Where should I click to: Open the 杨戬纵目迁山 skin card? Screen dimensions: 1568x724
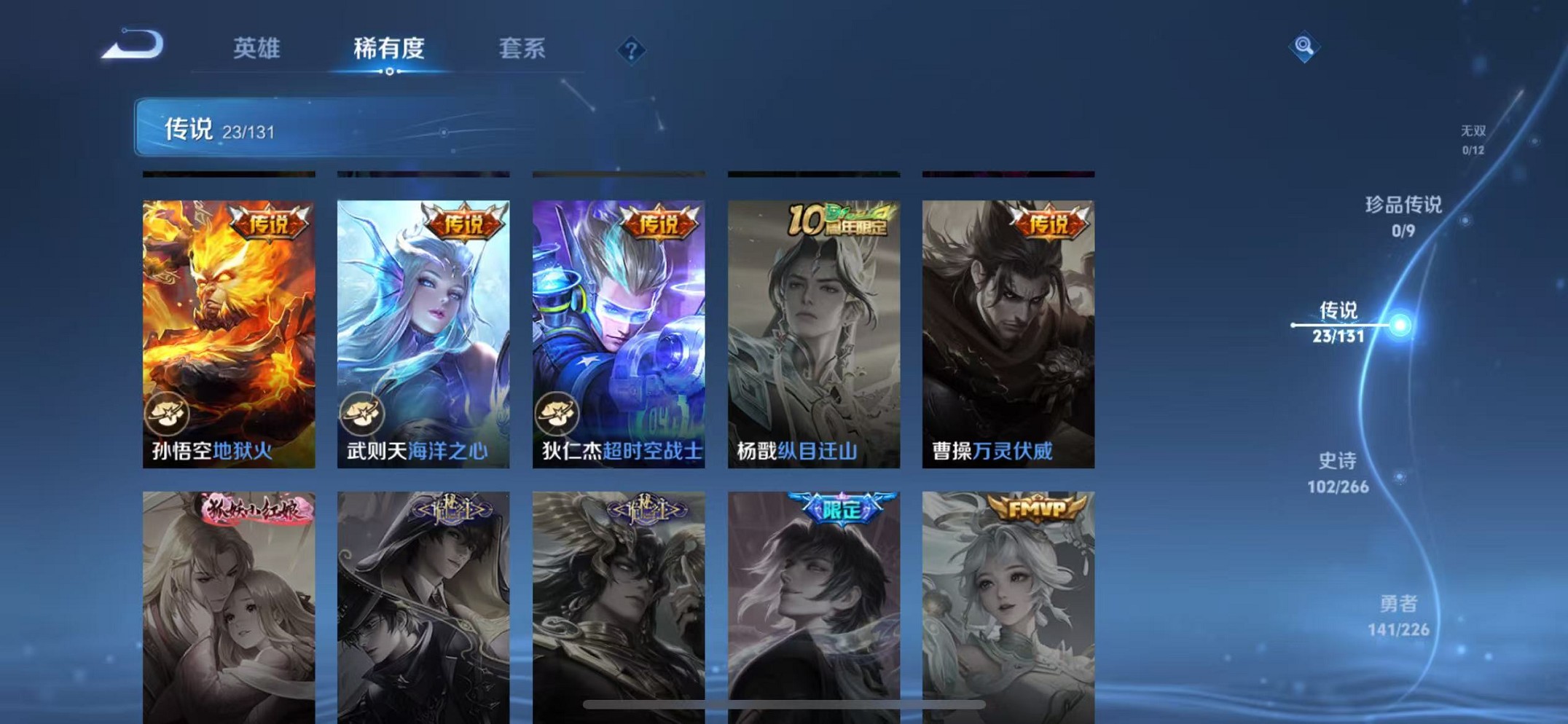pos(814,328)
